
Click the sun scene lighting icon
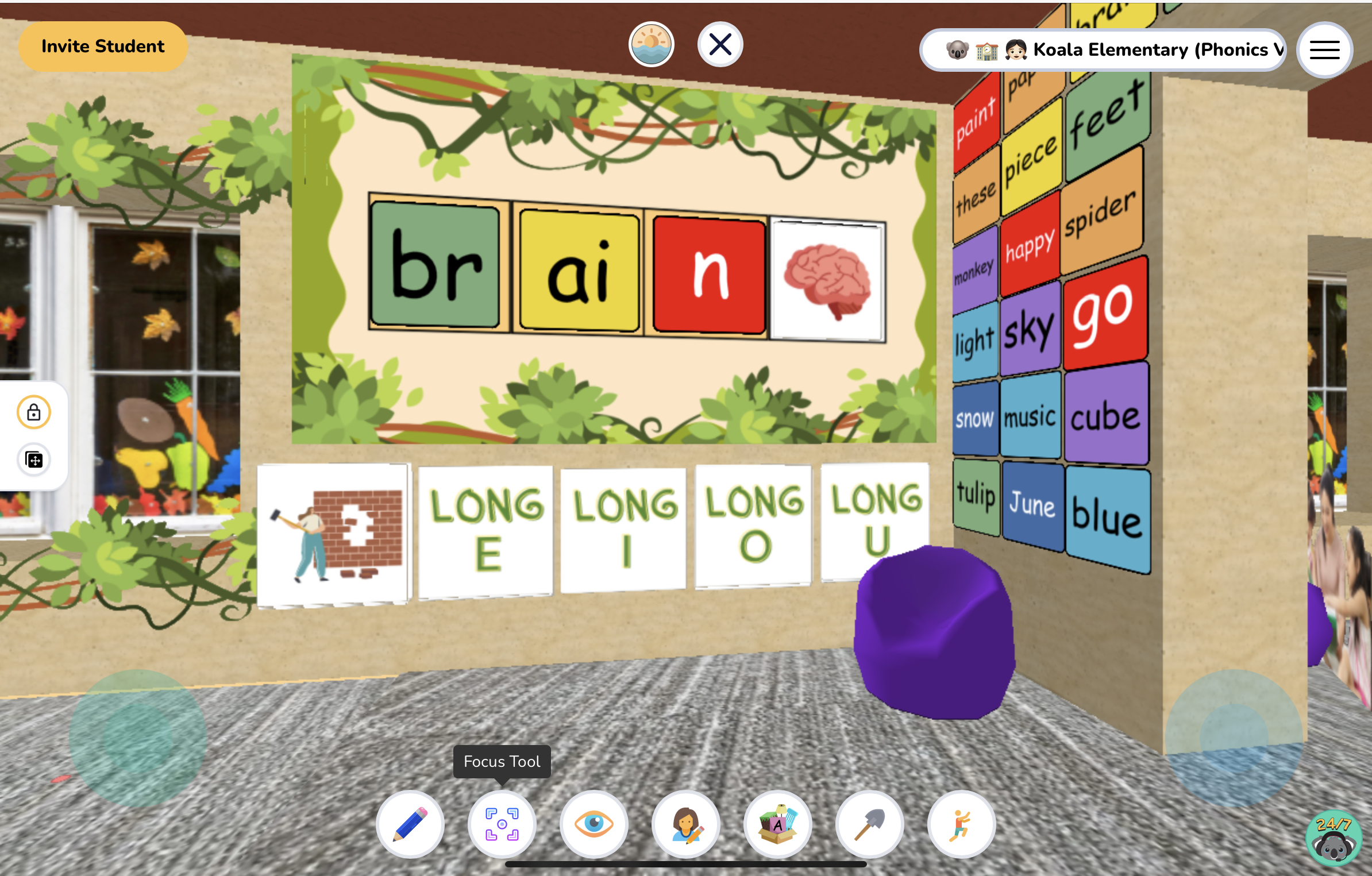[x=651, y=44]
